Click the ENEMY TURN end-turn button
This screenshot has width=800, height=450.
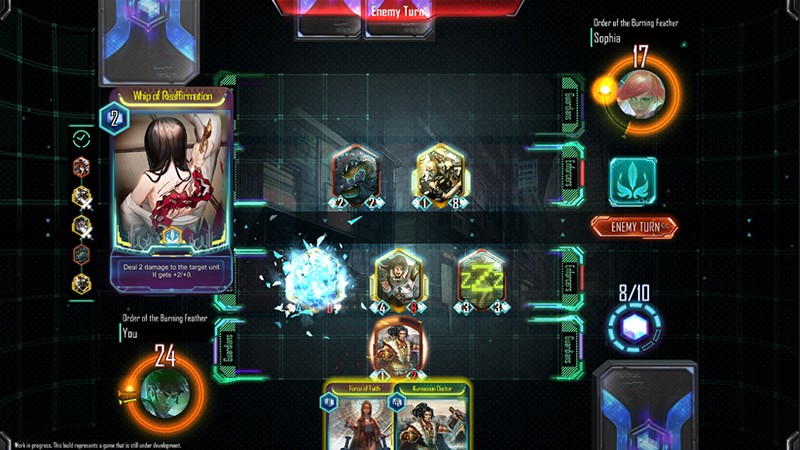click(631, 227)
